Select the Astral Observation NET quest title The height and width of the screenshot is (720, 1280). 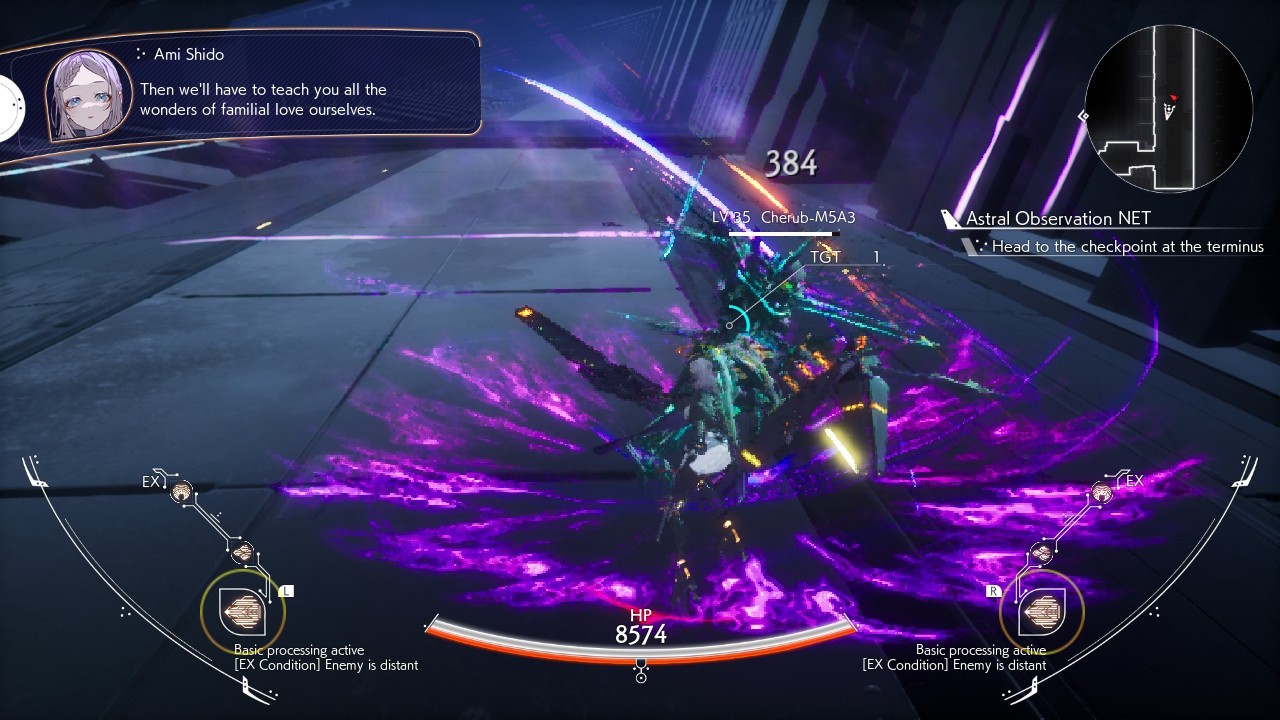(x=1057, y=218)
